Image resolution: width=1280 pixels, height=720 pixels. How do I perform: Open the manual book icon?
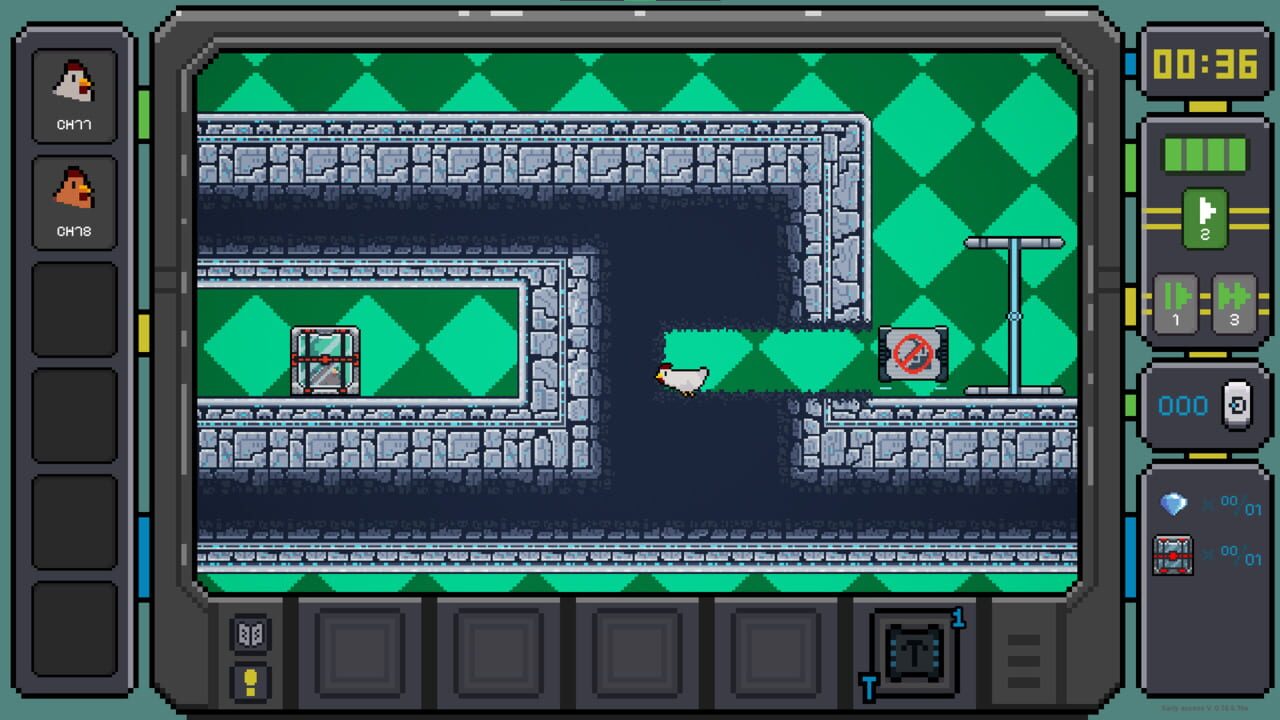249,634
